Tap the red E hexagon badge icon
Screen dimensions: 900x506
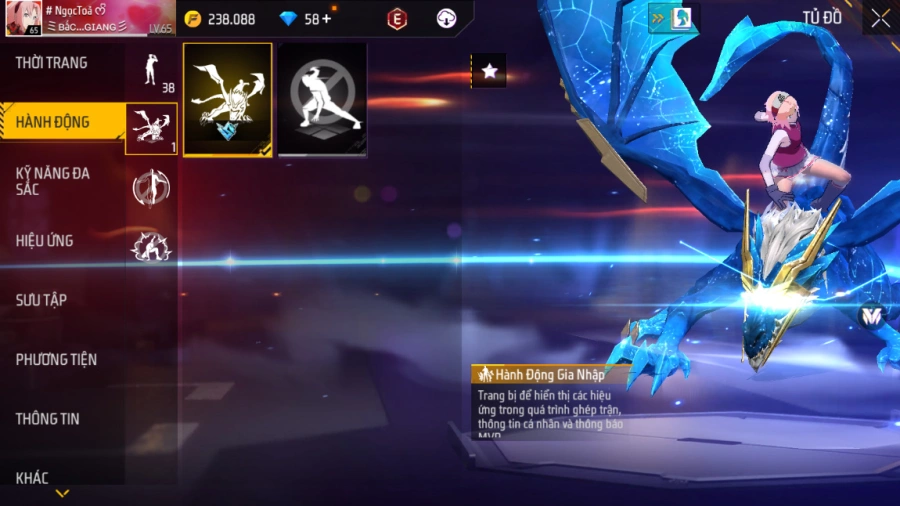click(x=398, y=19)
